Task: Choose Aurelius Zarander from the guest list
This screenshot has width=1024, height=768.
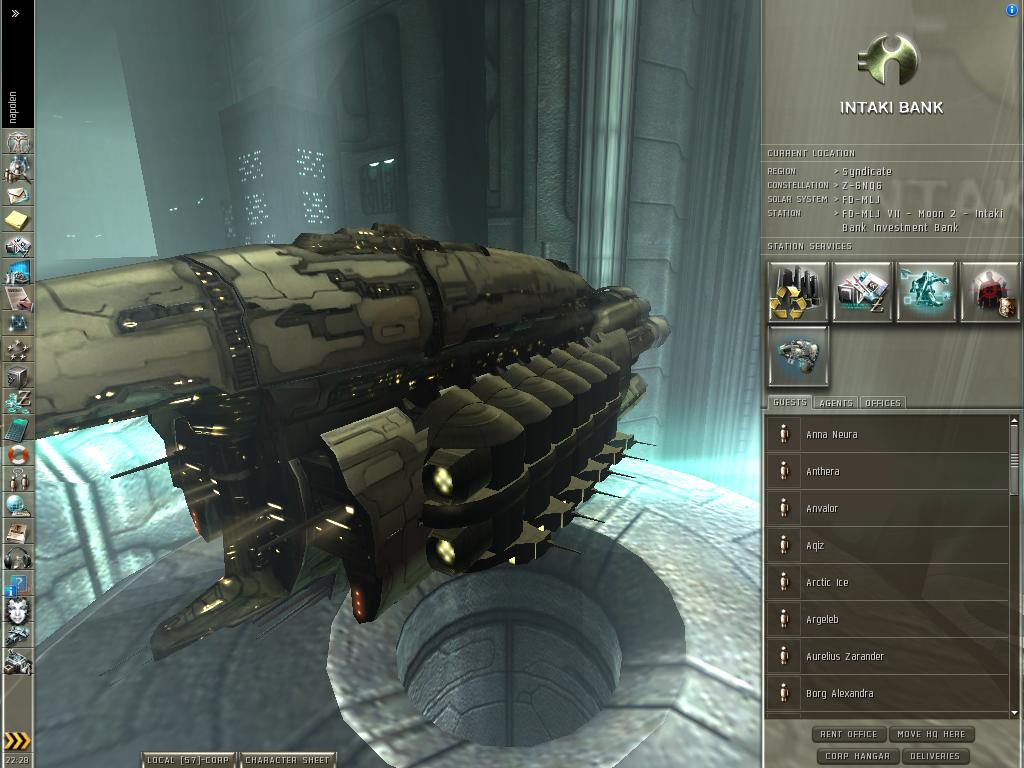Action: (845, 657)
